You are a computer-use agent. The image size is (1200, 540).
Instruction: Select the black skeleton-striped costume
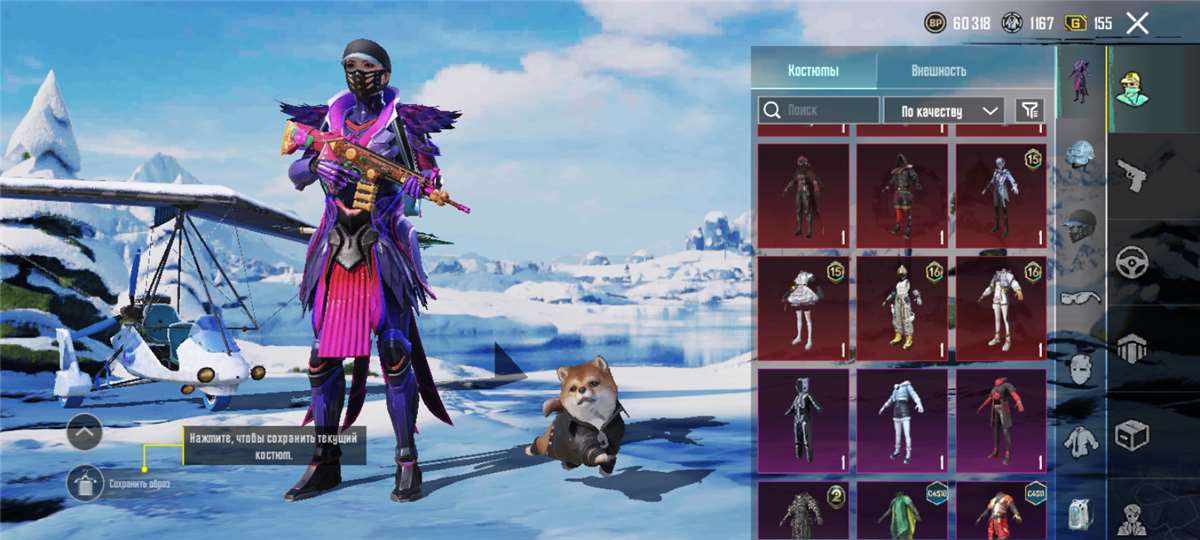803,420
